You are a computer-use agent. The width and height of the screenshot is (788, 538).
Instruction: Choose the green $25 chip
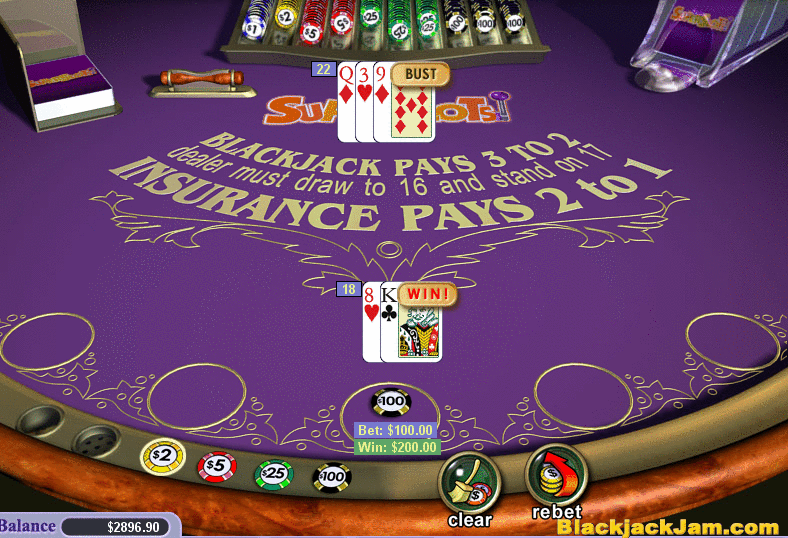point(273,474)
